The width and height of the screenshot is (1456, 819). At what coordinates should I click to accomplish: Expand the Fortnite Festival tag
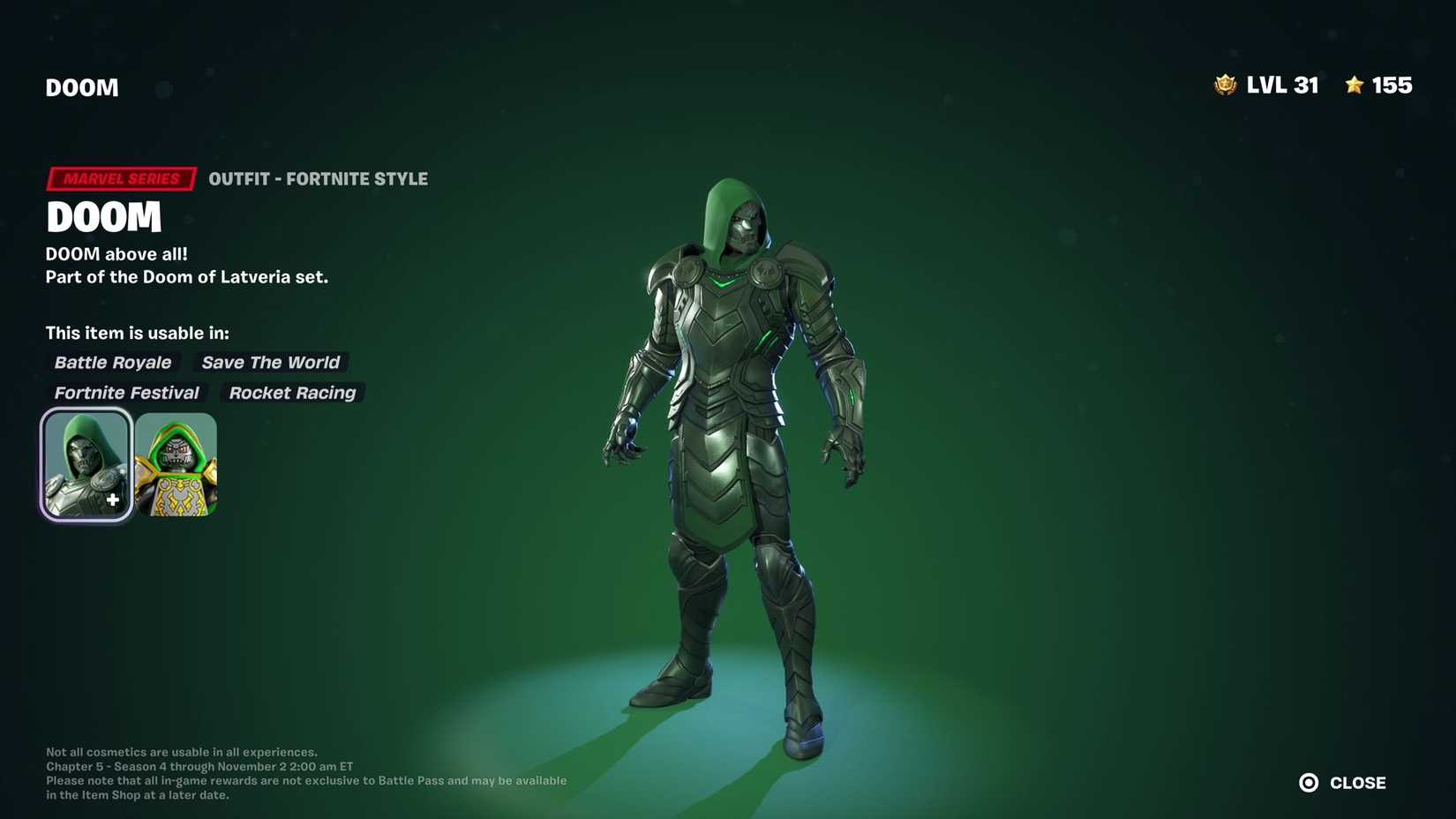pos(126,392)
